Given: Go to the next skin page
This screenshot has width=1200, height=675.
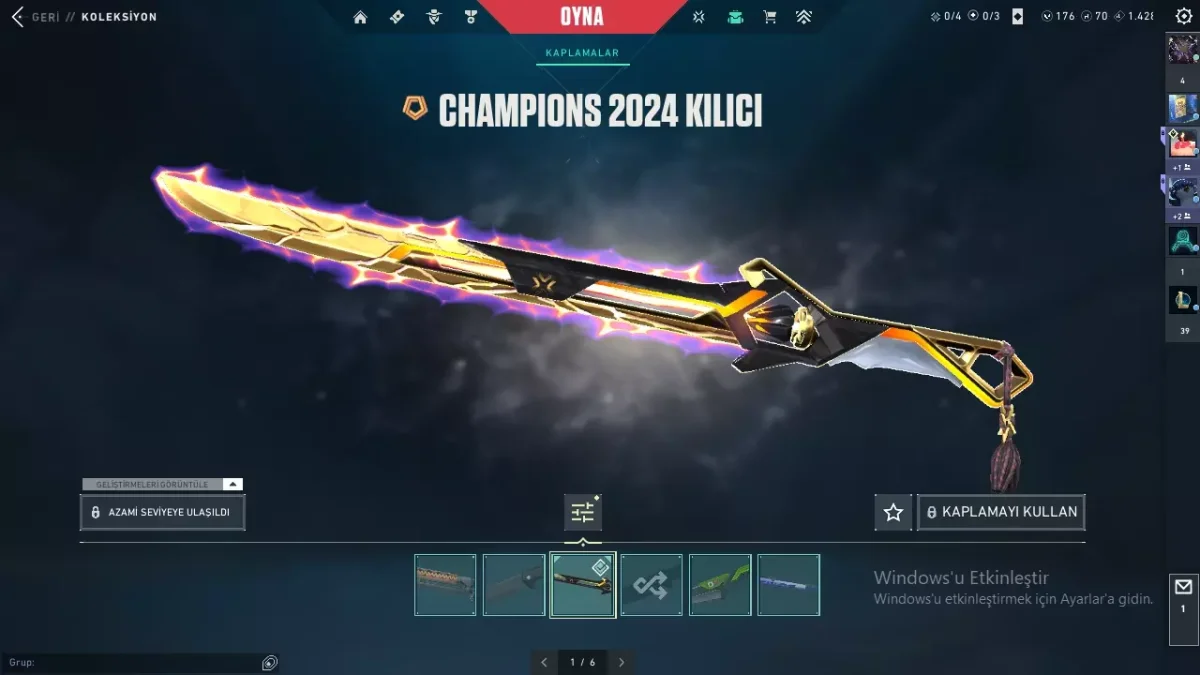Looking at the screenshot, I should coord(621,662).
